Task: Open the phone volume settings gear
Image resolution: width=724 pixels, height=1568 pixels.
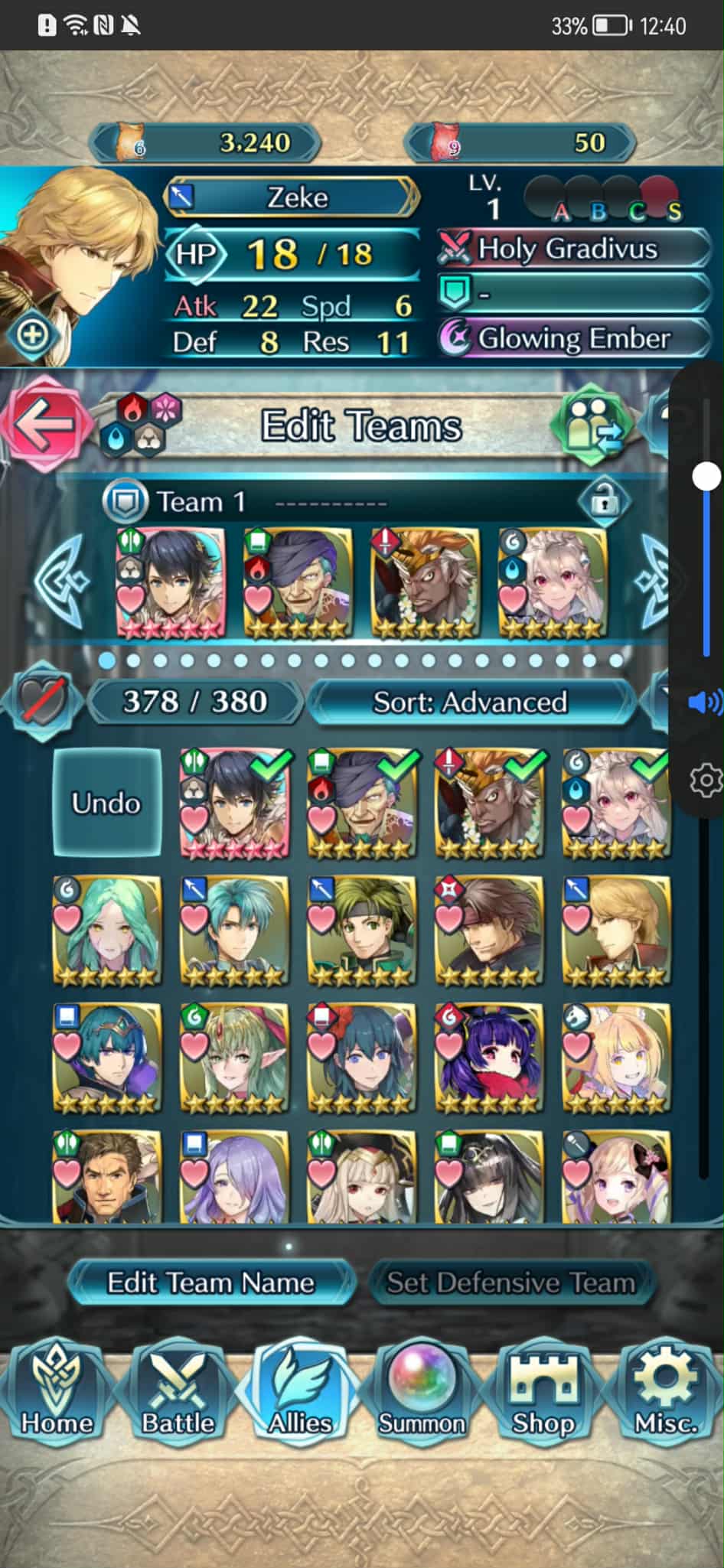Action: (705, 781)
